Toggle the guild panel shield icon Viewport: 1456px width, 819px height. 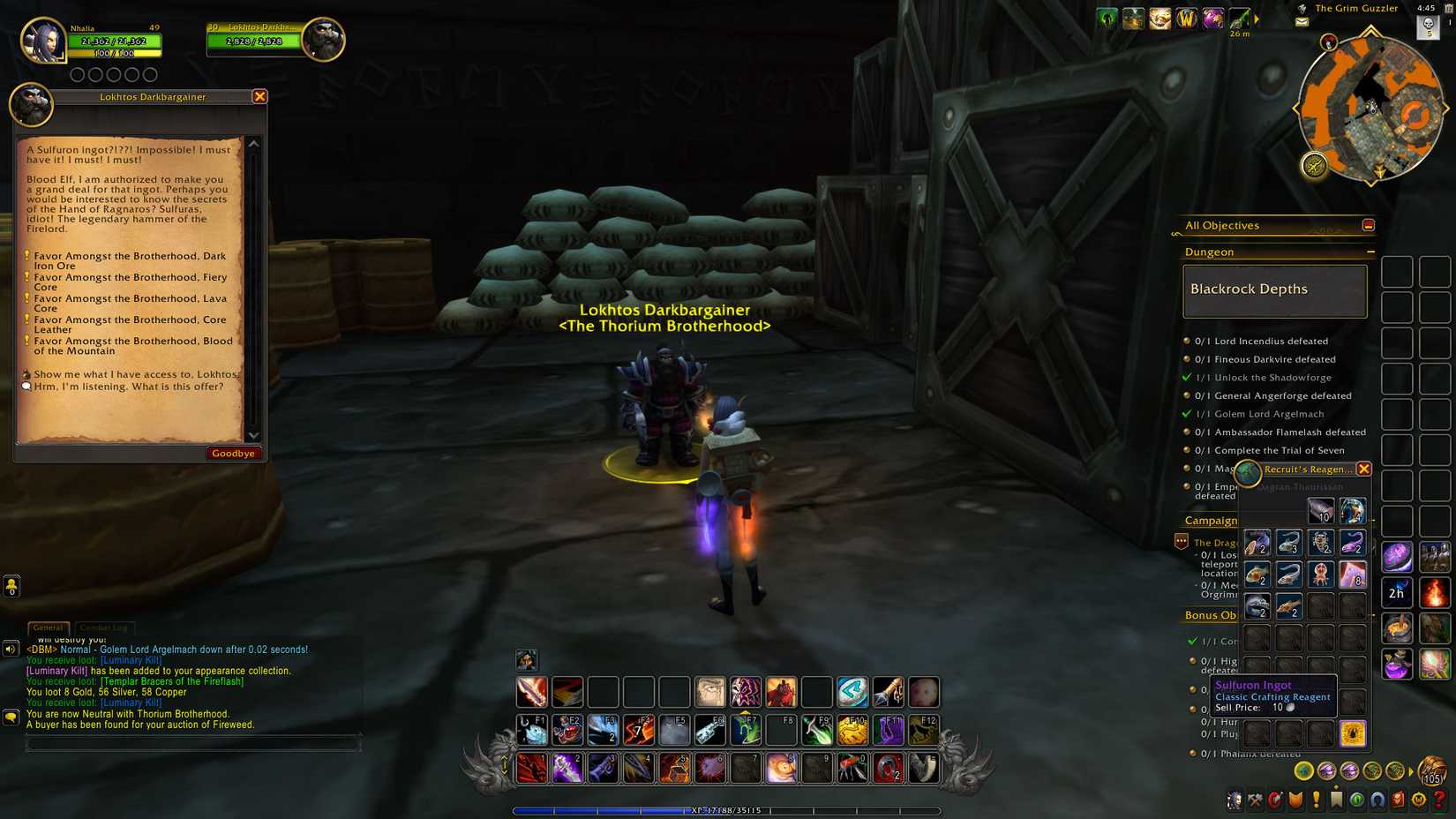click(1295, 799)
